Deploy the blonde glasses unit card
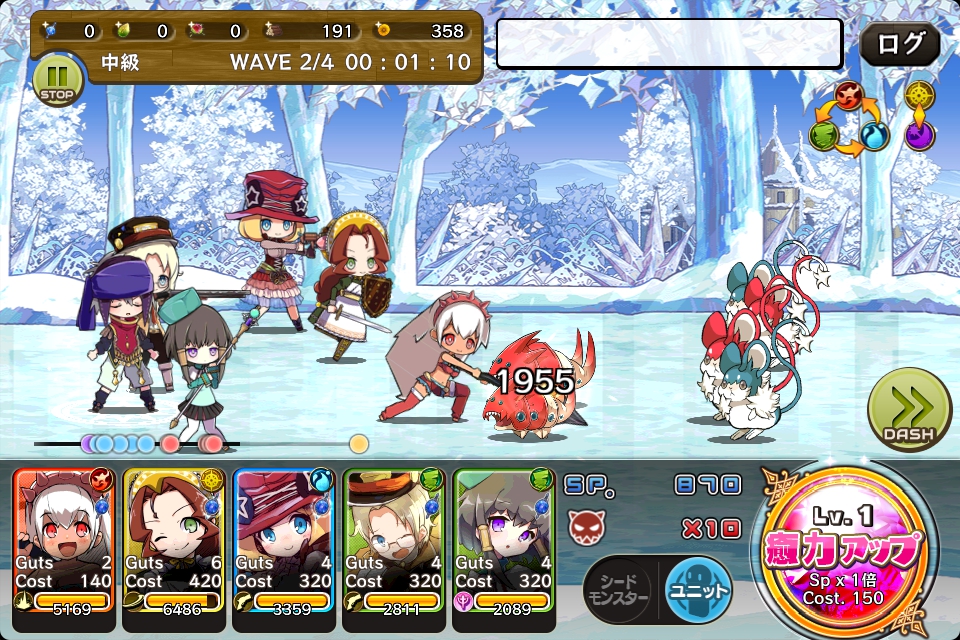The height and width of the screenshot is (640, 960). click(x=394, y=540)
